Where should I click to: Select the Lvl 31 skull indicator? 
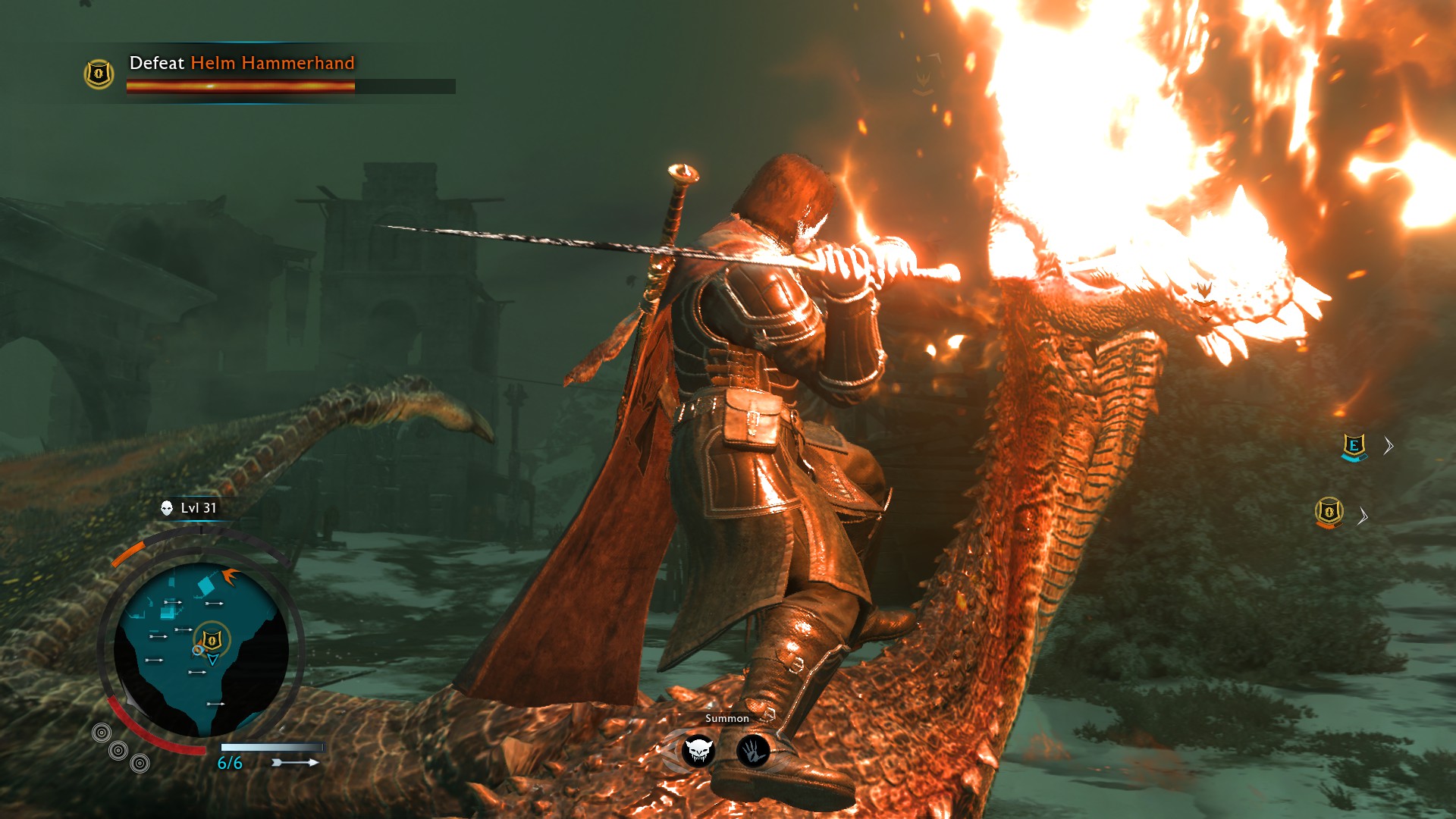167,508
